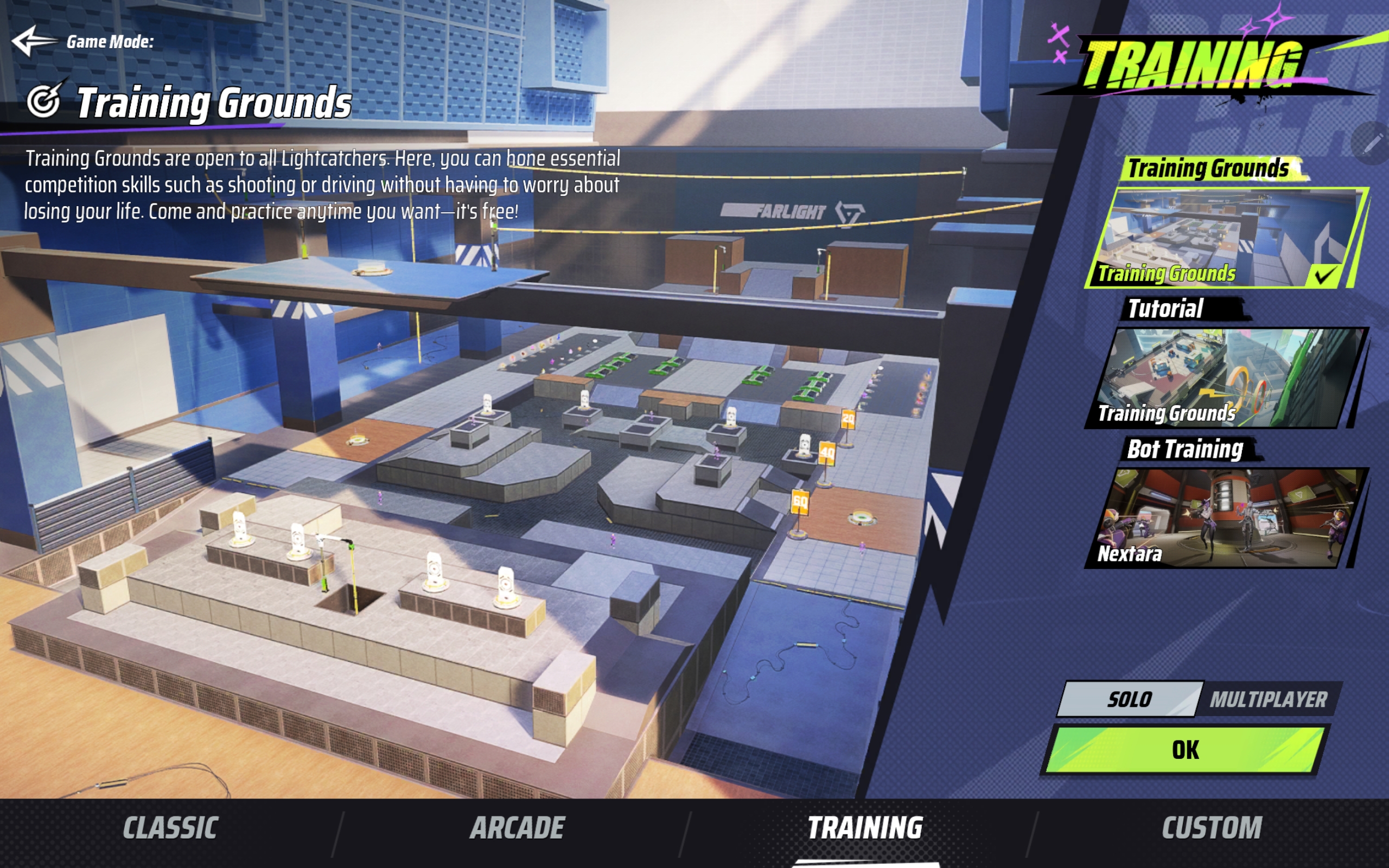Go back using the arrow button
The width and height of the screenshot is (1389, 868).
pos(33,41)
